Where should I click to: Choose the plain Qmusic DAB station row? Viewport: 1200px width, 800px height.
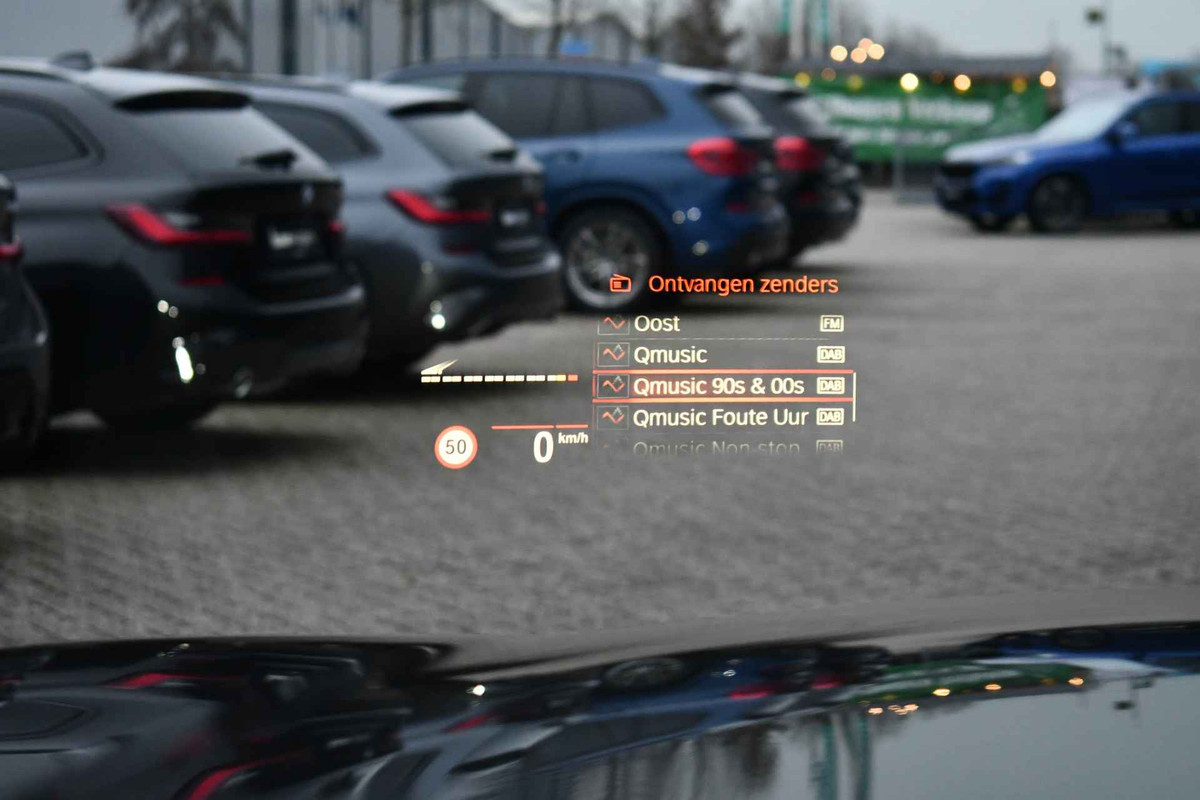pyautogui.click(x=670, y=354)
